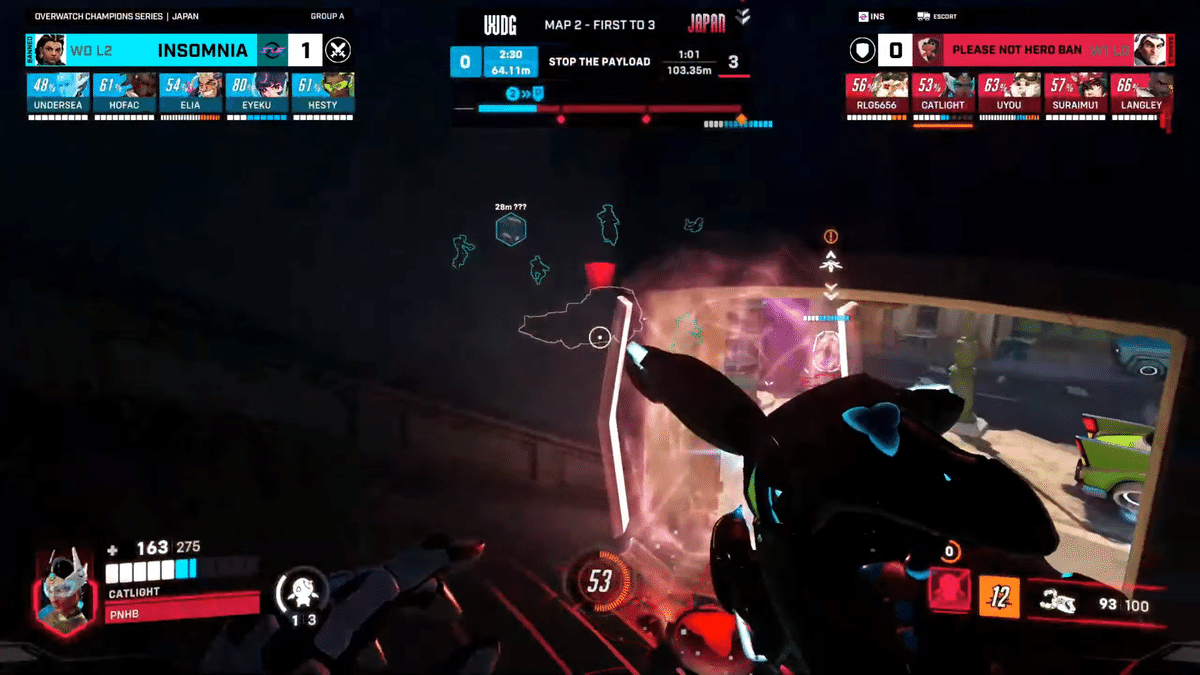Spectate UYOU from the red roster
Viewport: 1200px width, 675px height.
(x=1008, y=92)
